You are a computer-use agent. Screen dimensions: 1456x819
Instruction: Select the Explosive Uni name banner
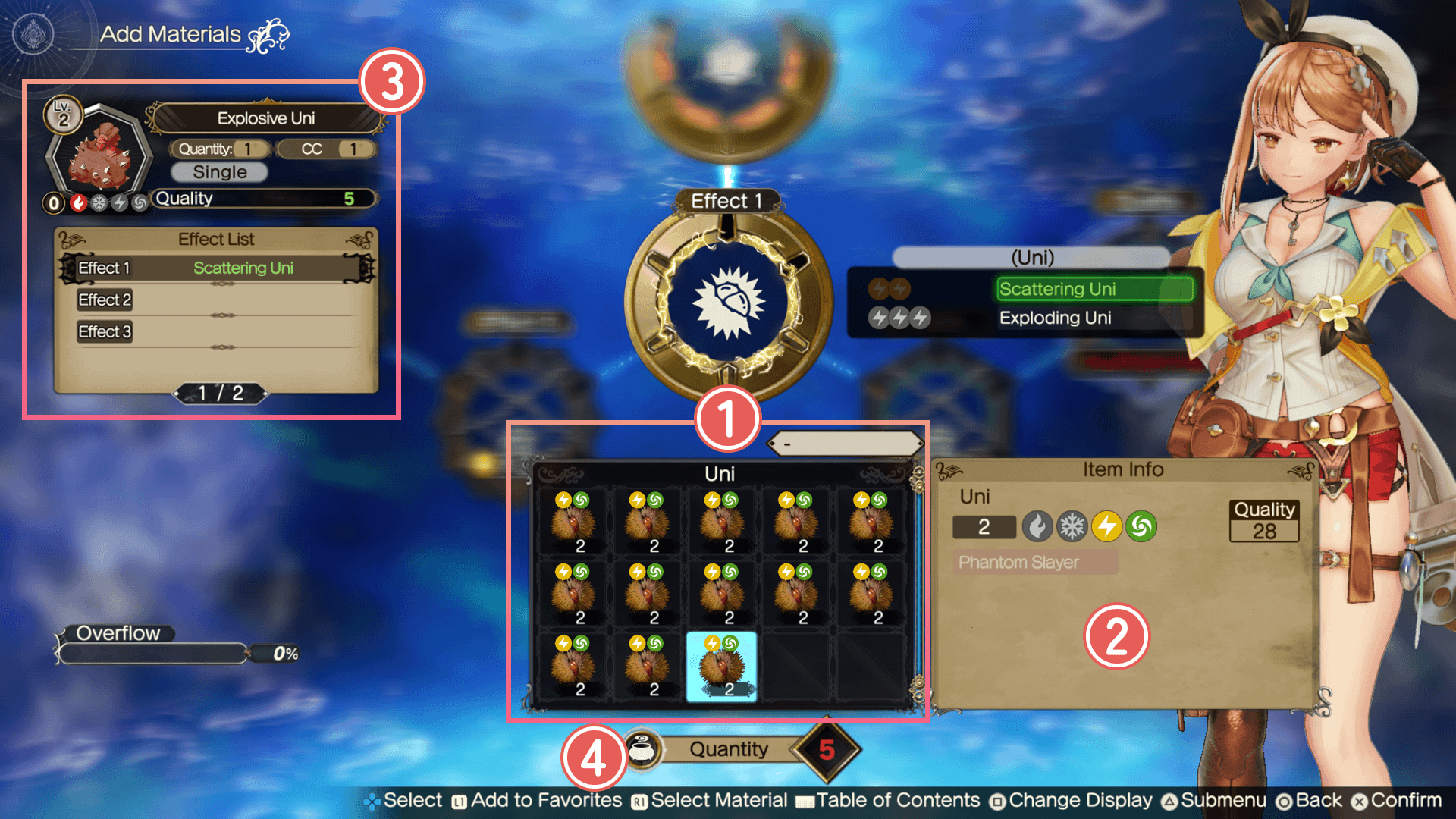point(266,118)
